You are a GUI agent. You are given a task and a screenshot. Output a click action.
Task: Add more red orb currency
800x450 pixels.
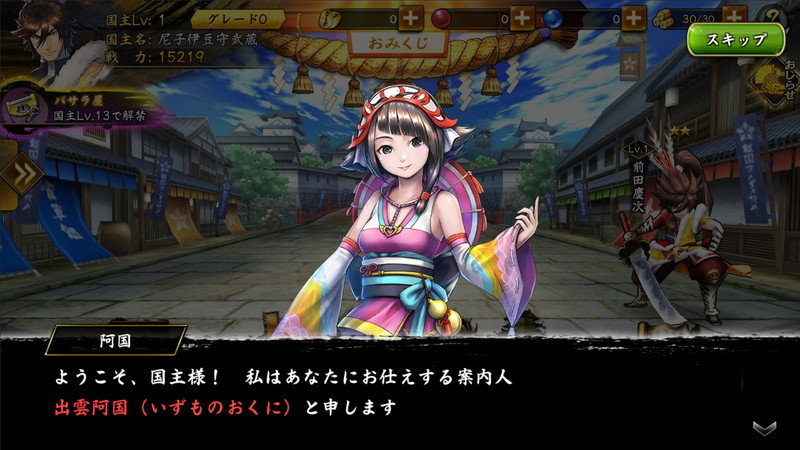click(522, 17)
